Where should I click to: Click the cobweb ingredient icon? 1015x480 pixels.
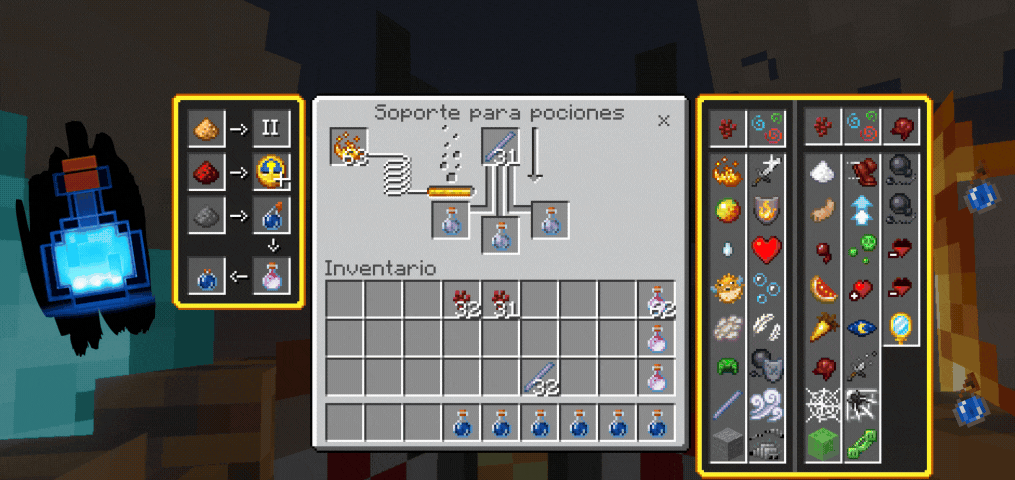pyautogui.click(x=823, y=405)
